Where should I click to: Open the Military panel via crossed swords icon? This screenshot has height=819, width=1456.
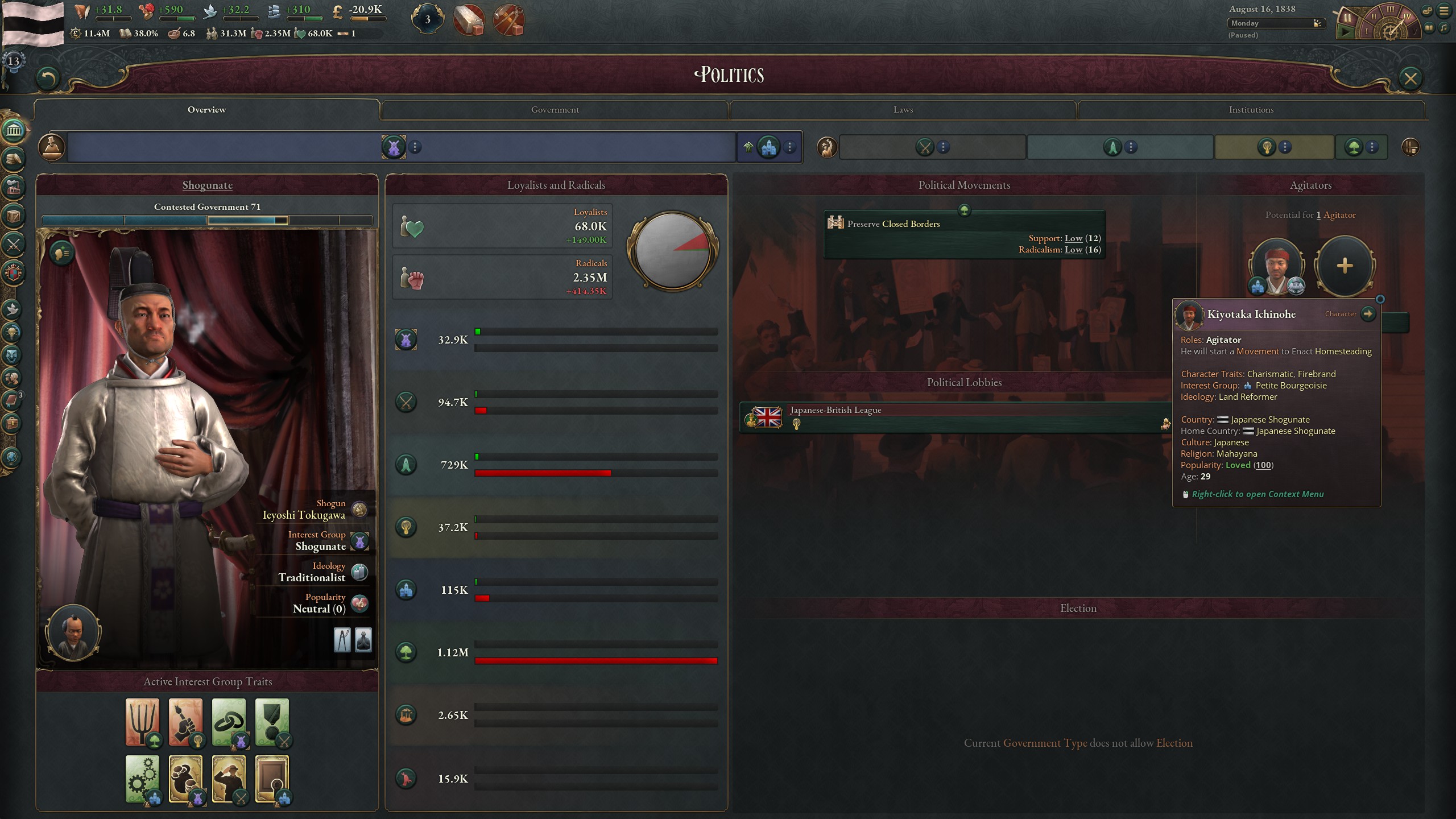click(x=14, y=245)
